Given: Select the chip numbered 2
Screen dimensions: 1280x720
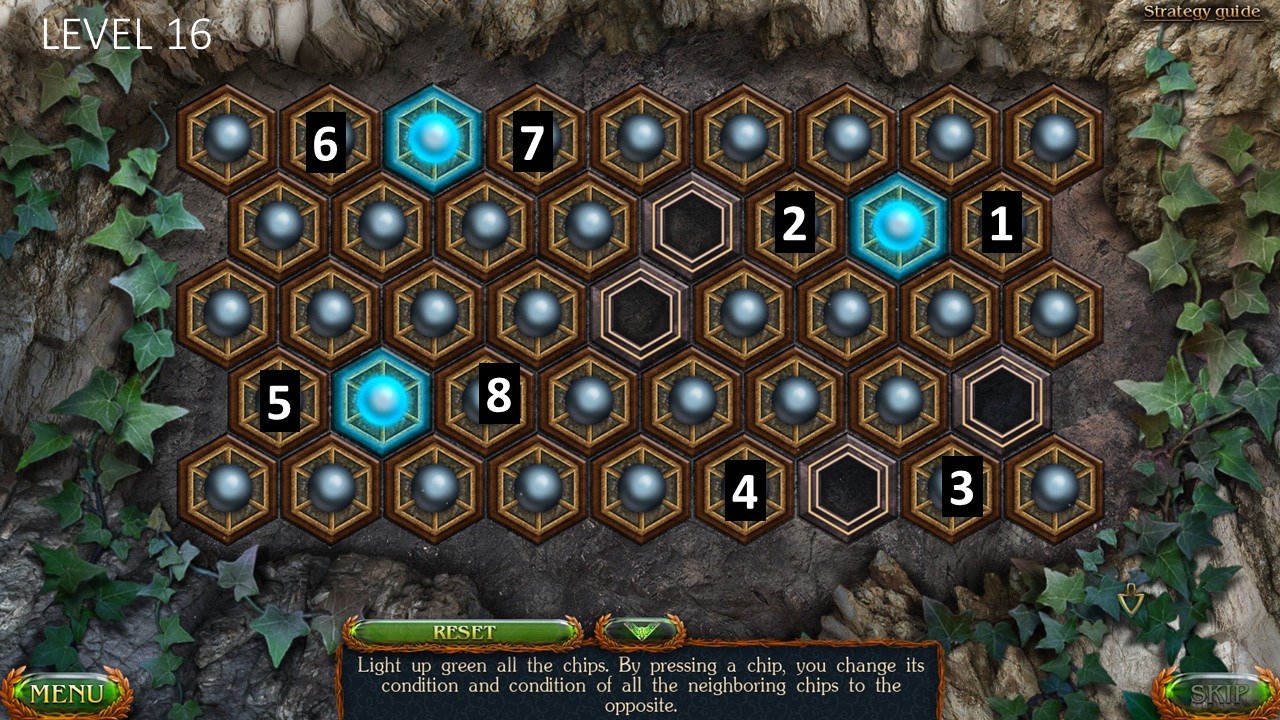Looking at the screenshot, I should [x=795, y=226].
